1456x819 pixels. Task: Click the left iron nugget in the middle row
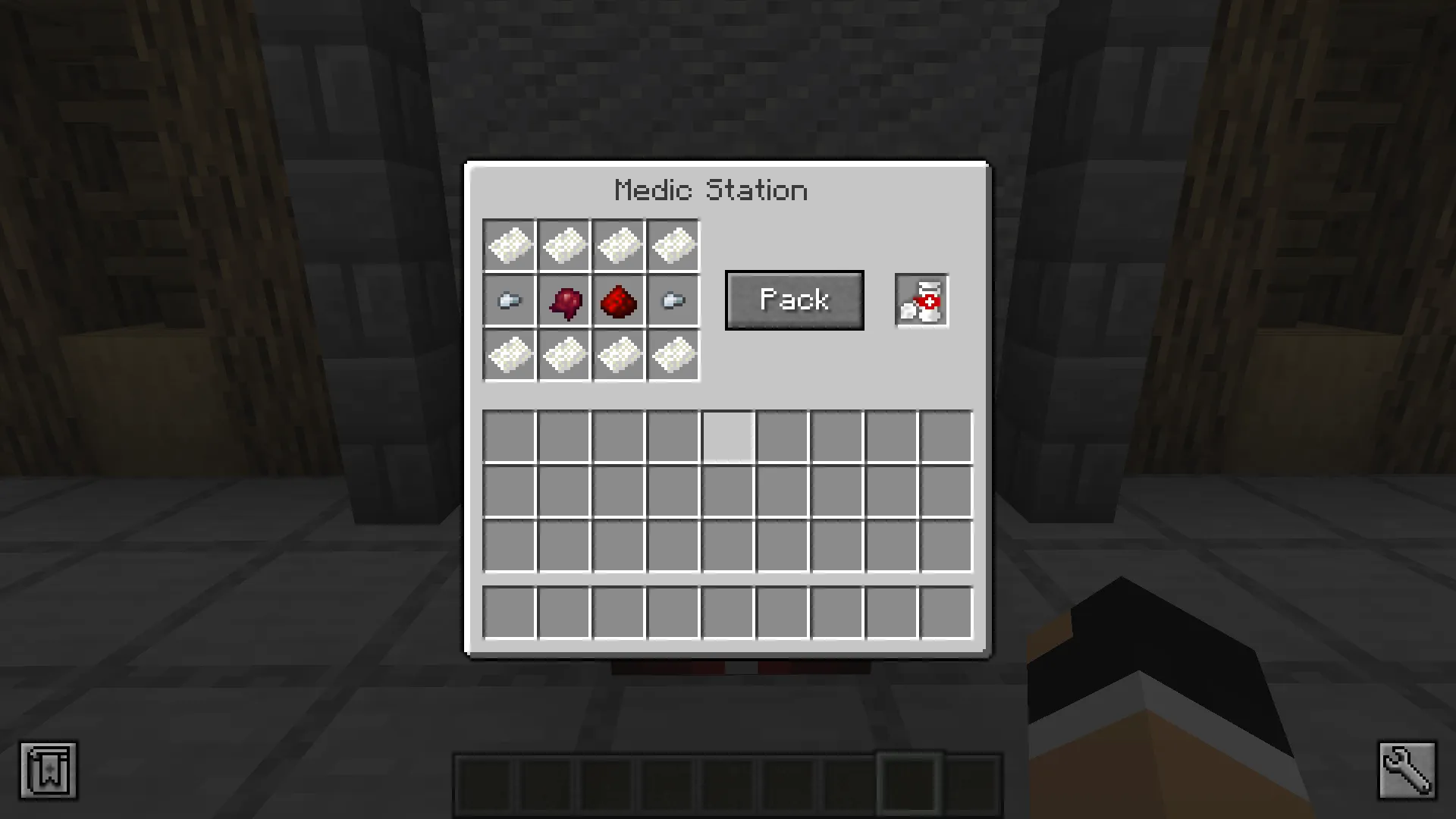coord(509,300)
